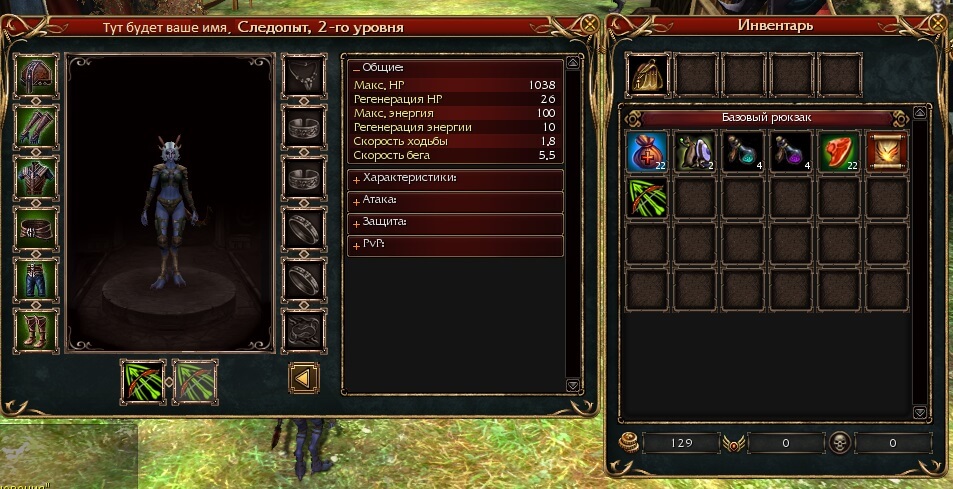This screenshot has width=953, height=489.
Task: Select the necklace equipment slot
Action: click(303, 74)
